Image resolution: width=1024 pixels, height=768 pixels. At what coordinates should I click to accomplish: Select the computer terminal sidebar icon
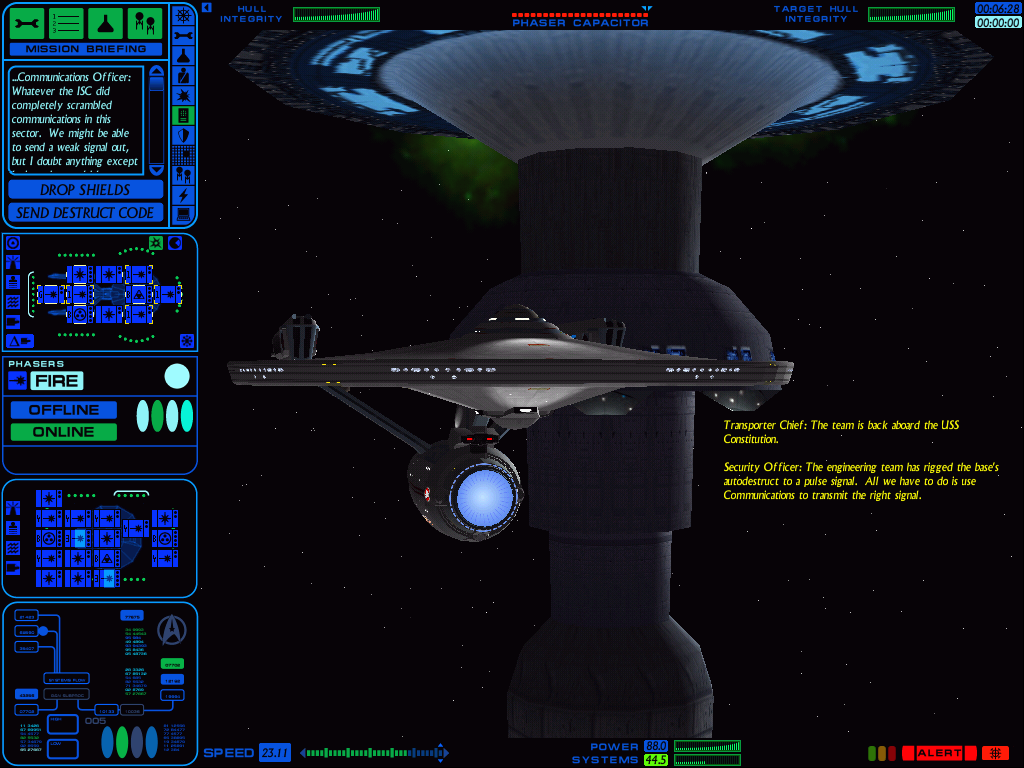(183, 215)
